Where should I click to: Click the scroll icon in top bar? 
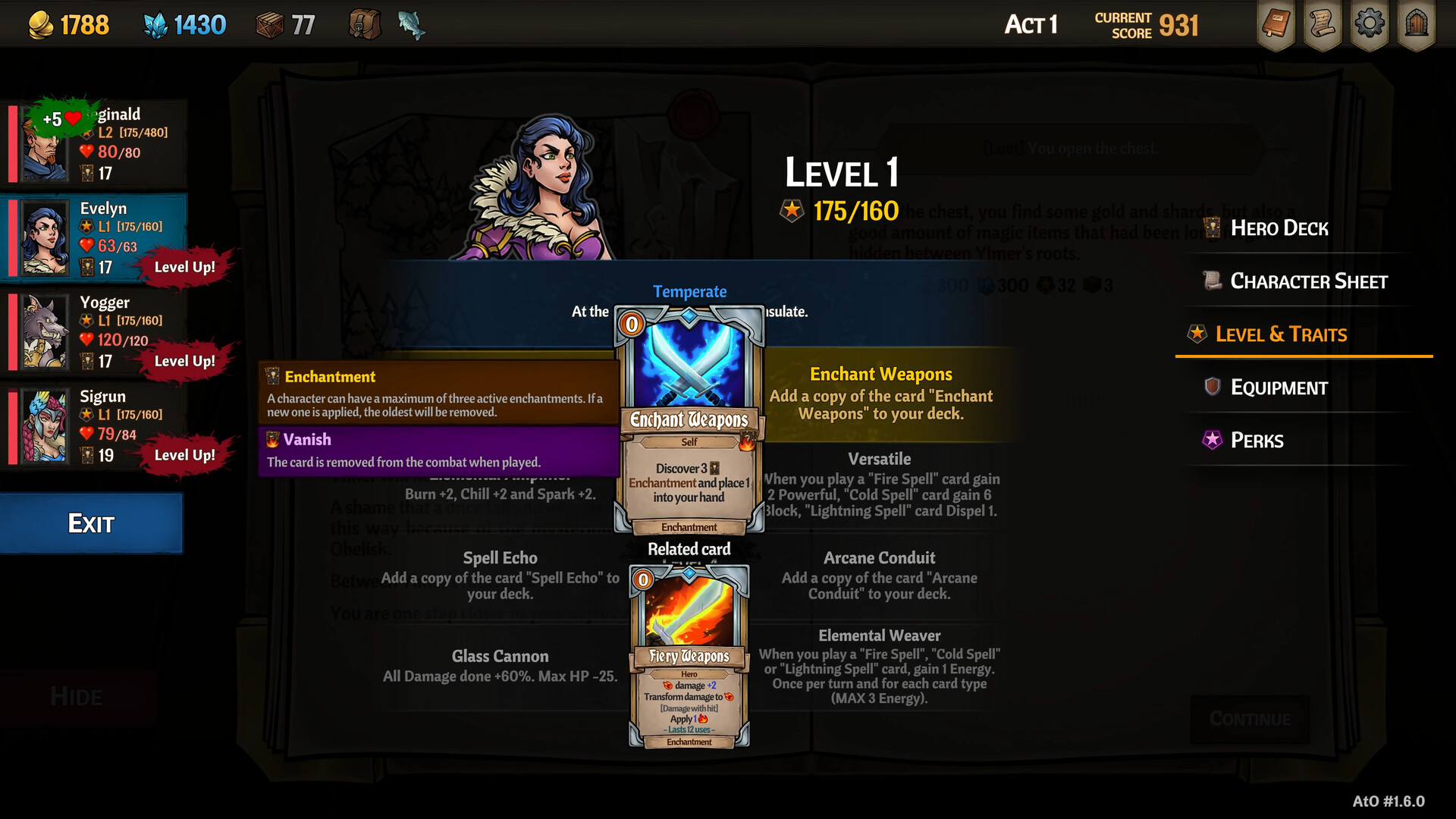click(x=1322, y=24)
